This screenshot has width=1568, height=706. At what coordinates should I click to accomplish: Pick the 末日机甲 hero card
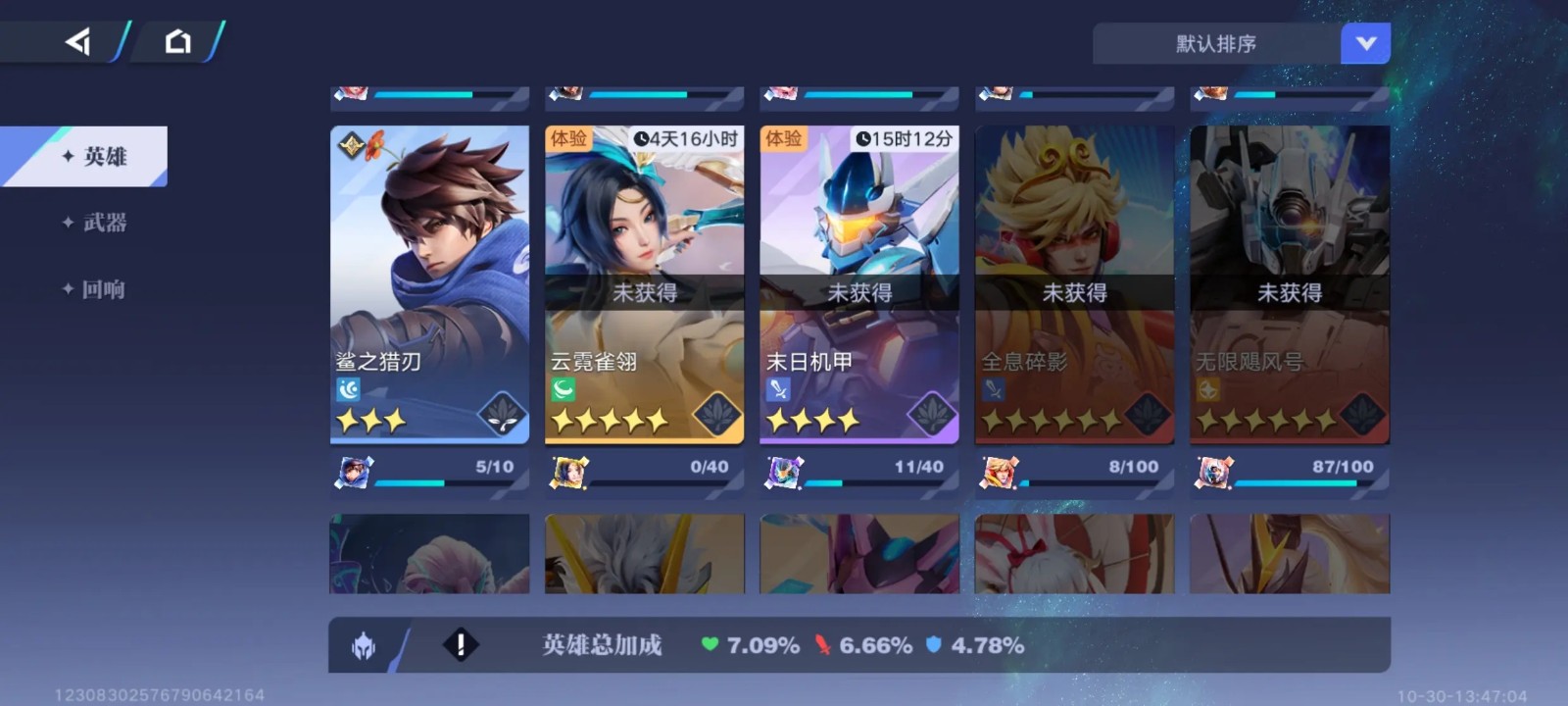[858, 284]
